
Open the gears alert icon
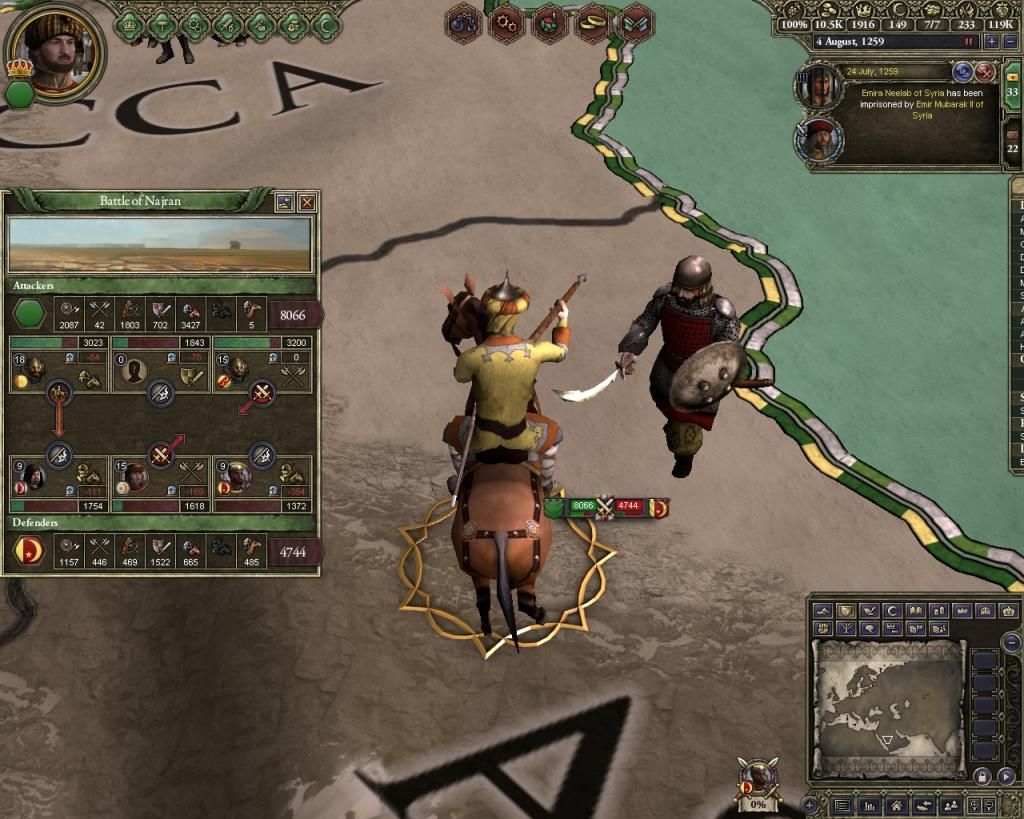506,23
